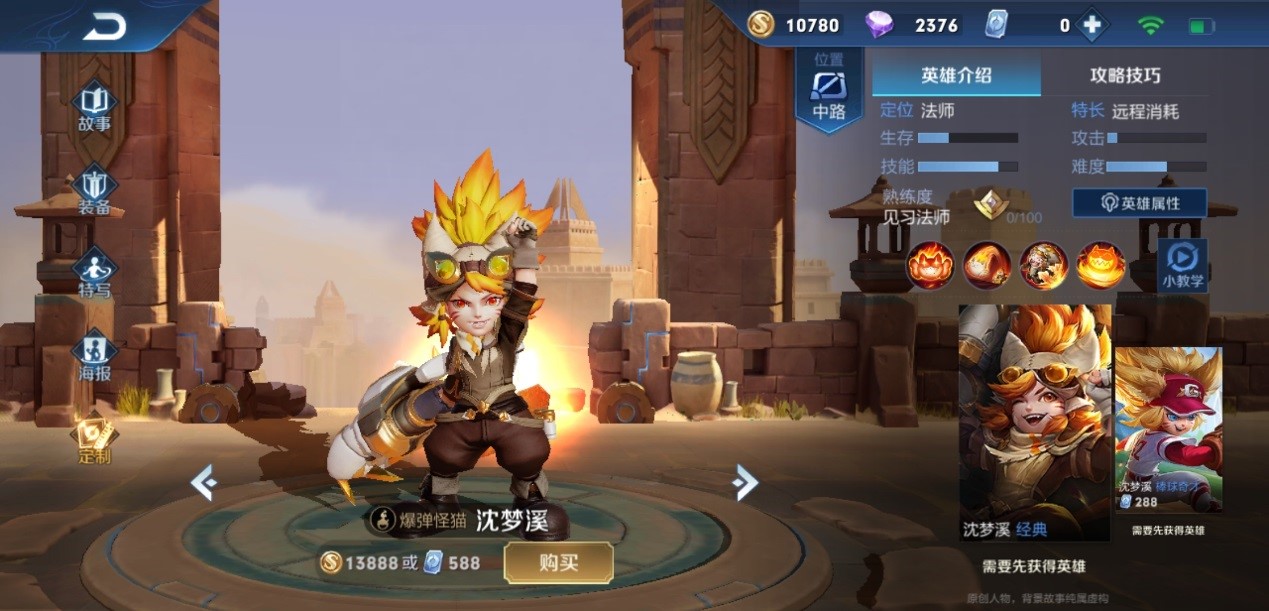Open the 定制 customization menu
Viewport: 1269px width, 611px height.
[95, 440]
